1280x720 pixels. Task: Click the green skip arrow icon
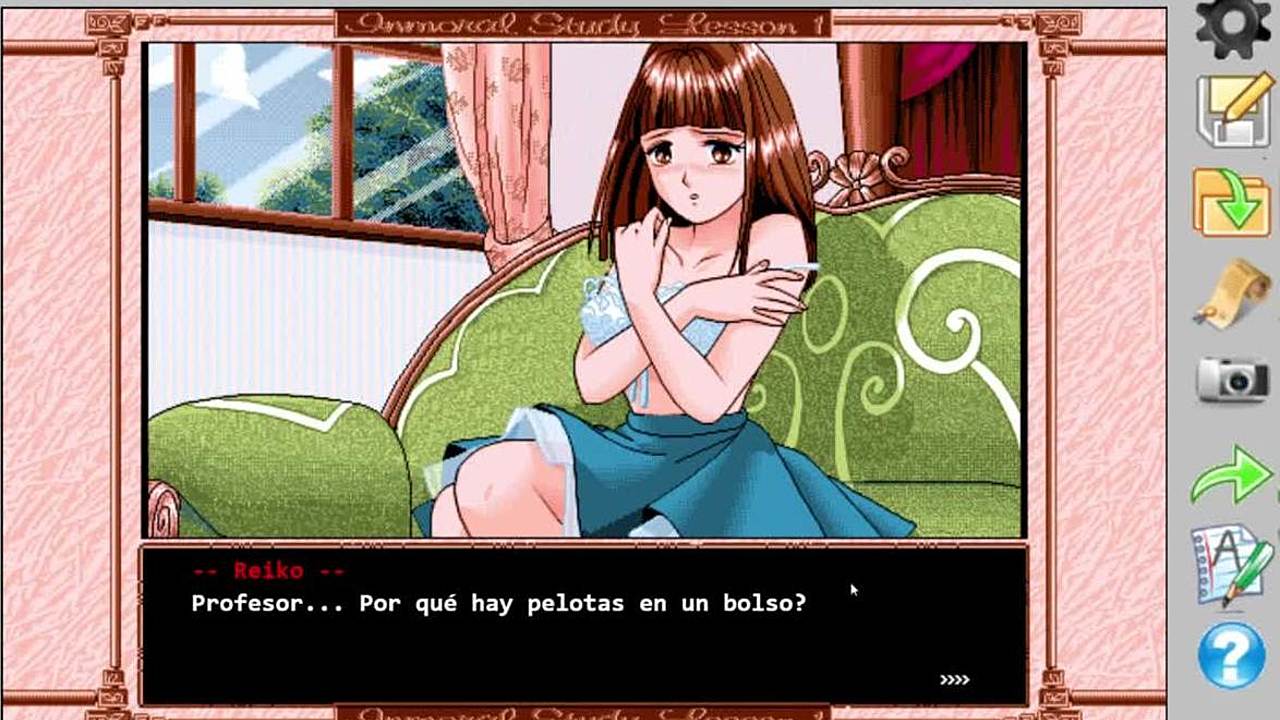click(1231, 474)
